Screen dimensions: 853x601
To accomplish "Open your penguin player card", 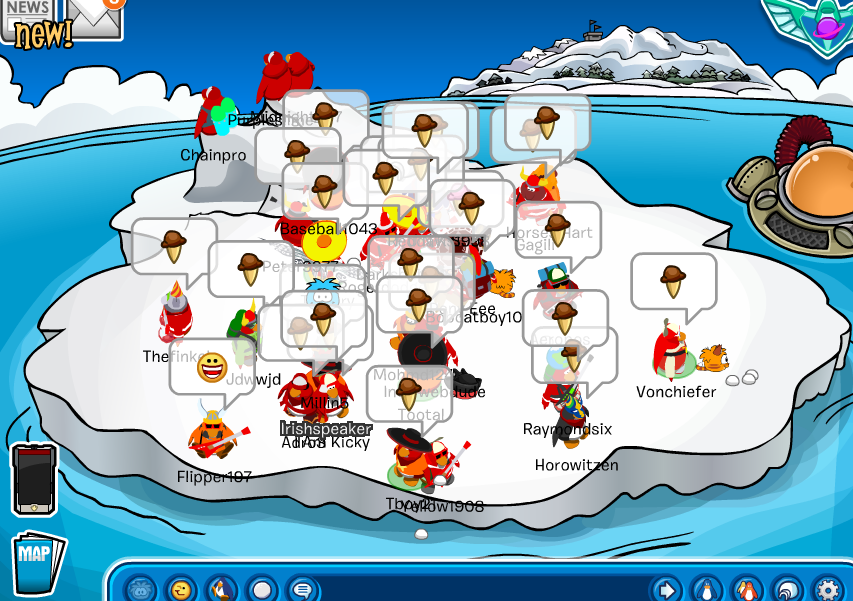I will (706, 589).
